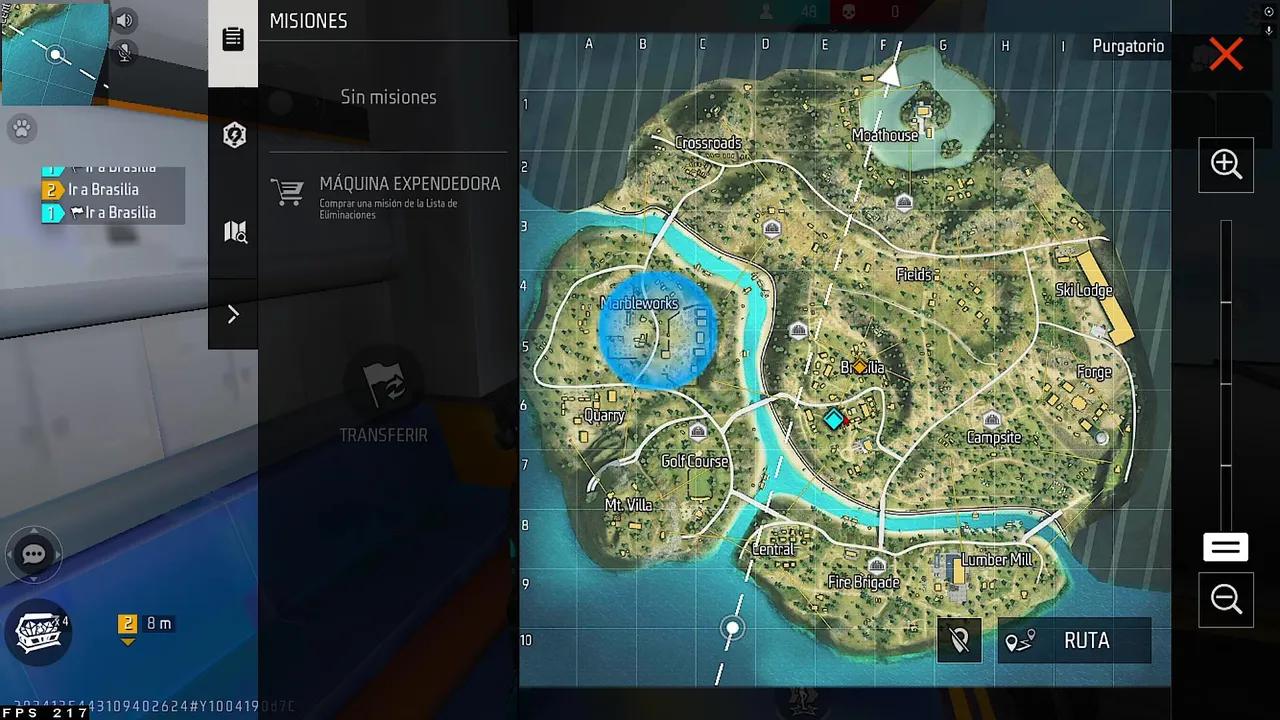This screenshot has height=720, width=1280.
Task: Select the Purgatorio map title
Action: click(x=1128, y=46)
